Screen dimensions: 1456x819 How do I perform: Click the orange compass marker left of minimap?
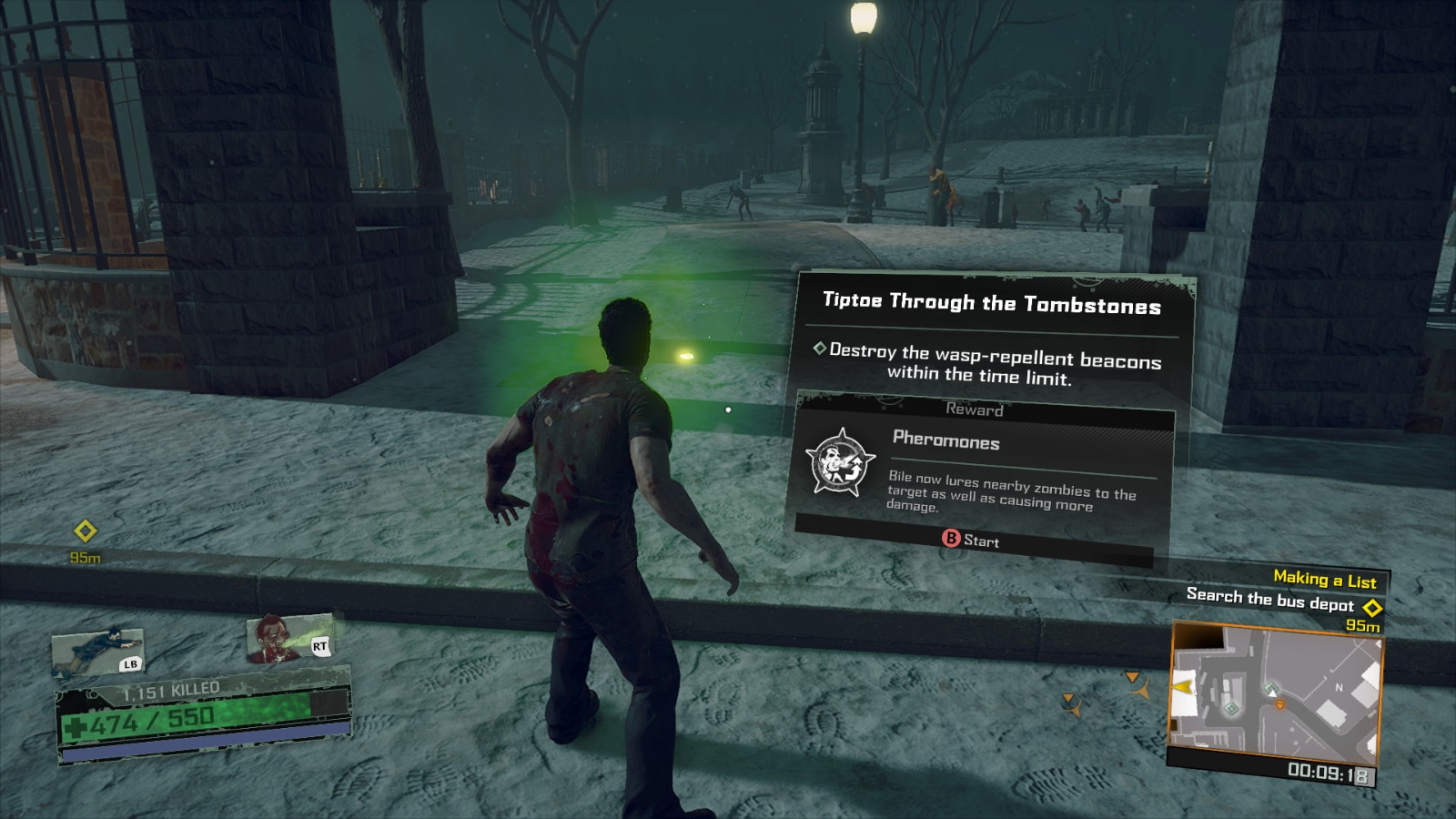click(1133, 678)
